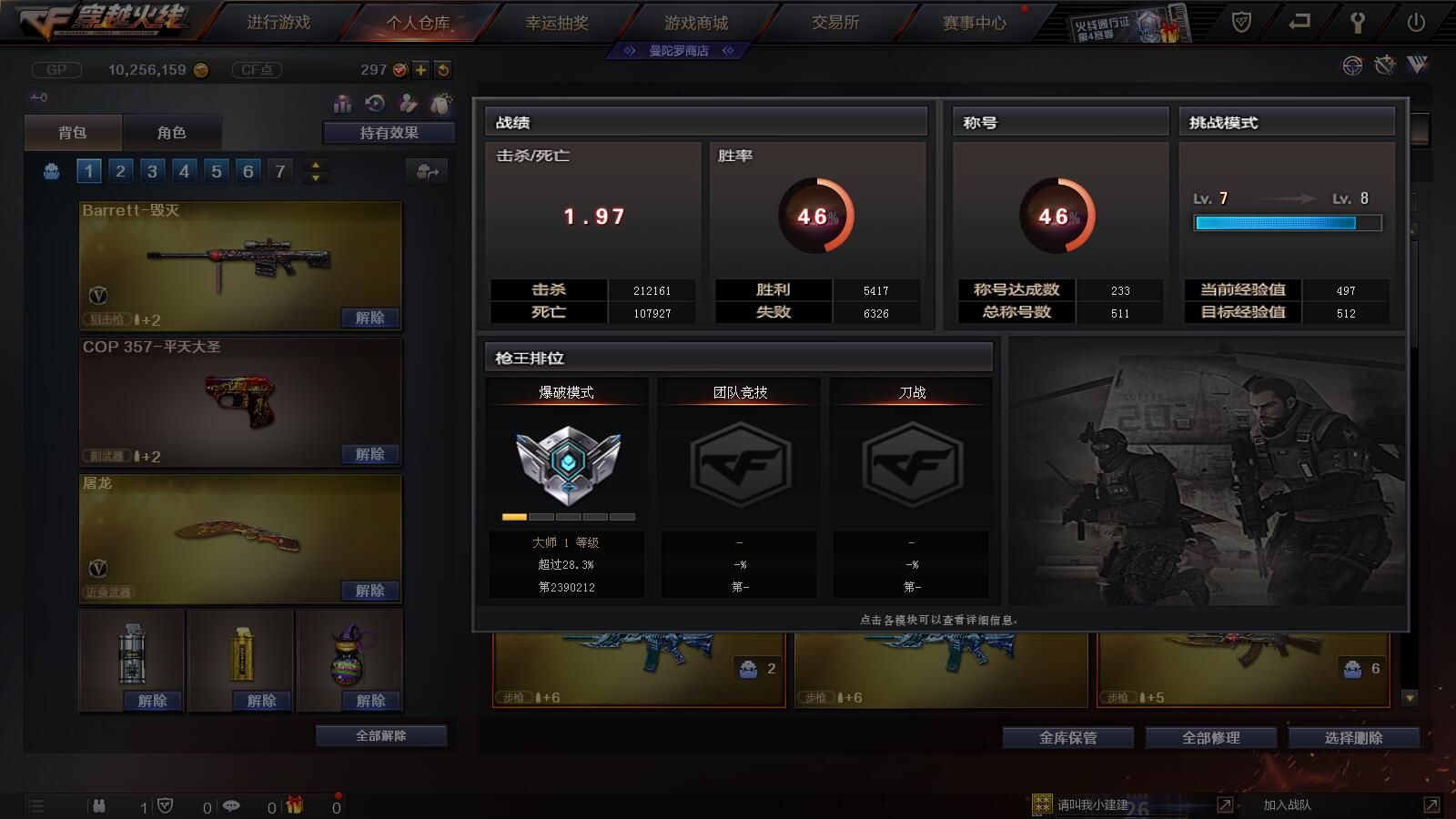
Task: Click the 金库保管 button at bottom right
Action: tap(1067, 738)
